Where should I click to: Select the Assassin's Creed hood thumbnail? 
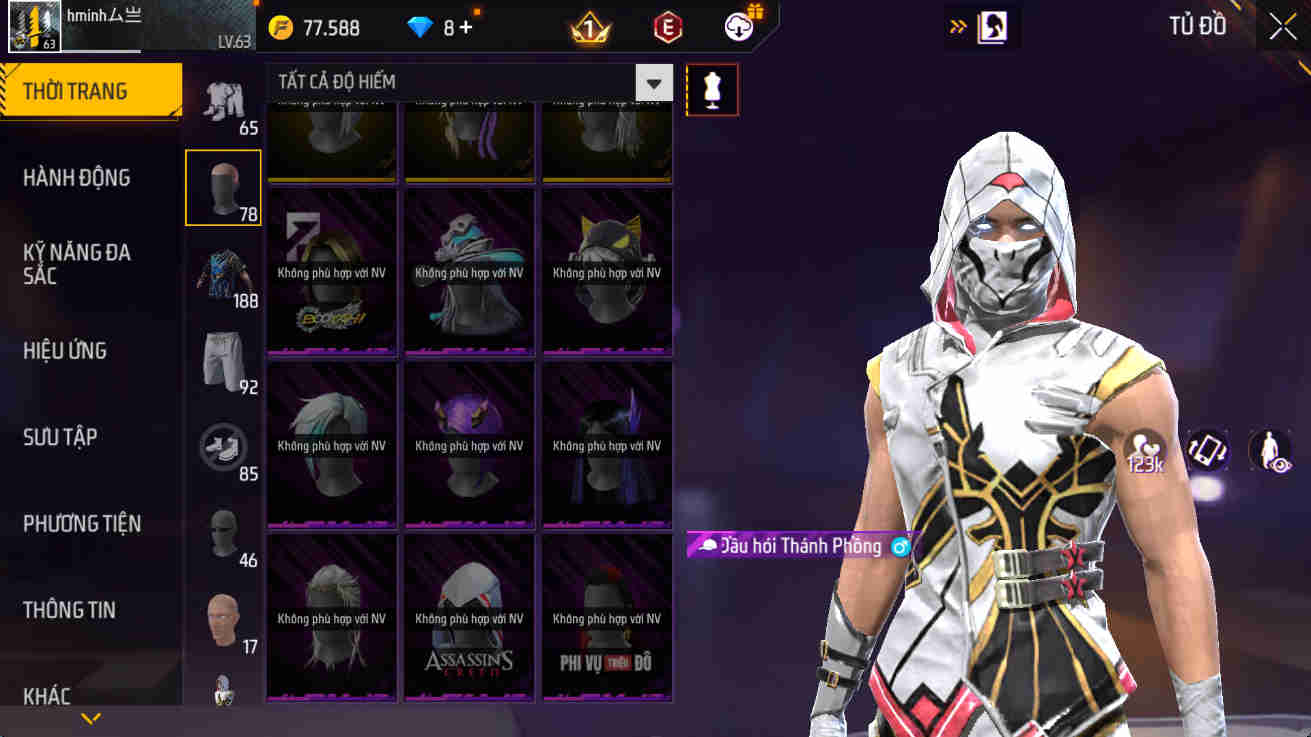[469, 617]
